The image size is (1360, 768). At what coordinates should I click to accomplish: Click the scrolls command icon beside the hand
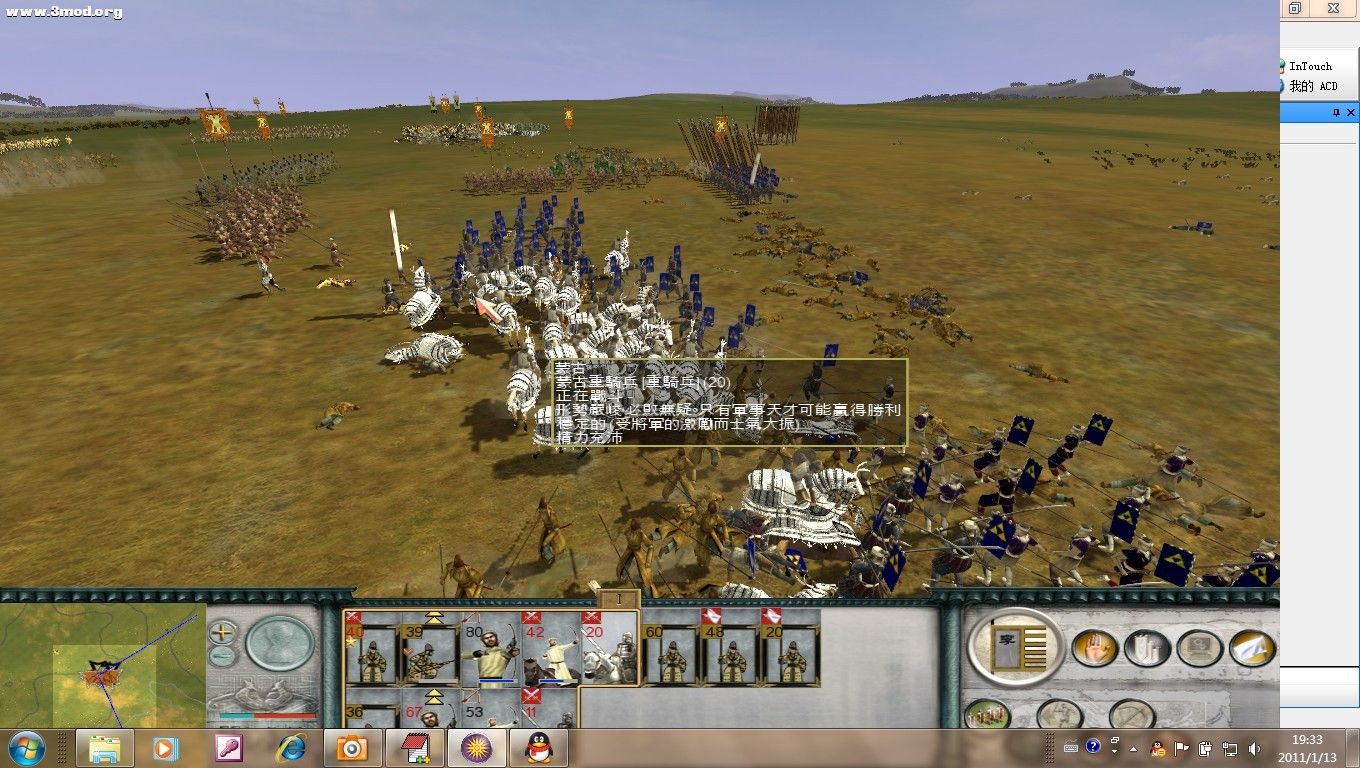click(x=1148, y=647)
